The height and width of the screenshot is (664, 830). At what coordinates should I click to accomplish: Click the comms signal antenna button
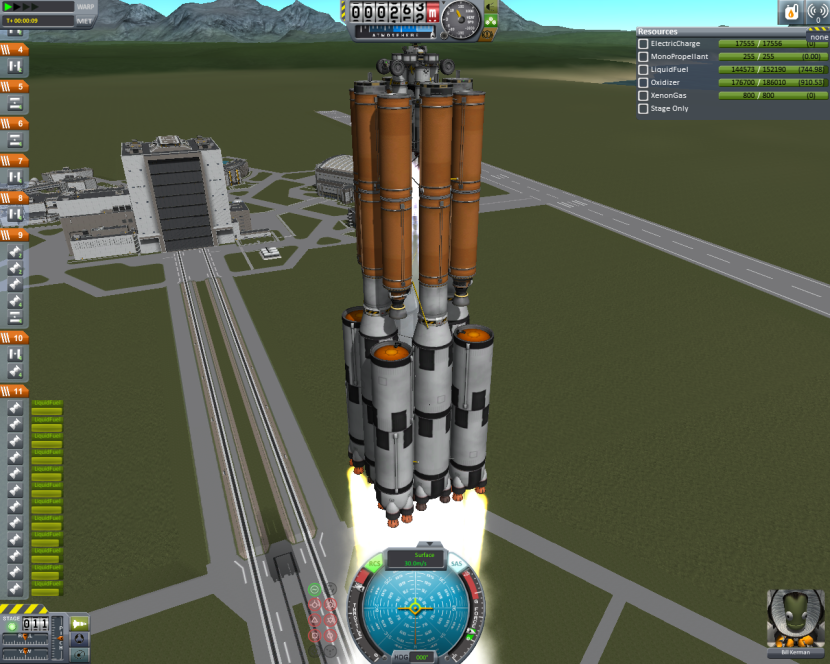click(816, 13)
